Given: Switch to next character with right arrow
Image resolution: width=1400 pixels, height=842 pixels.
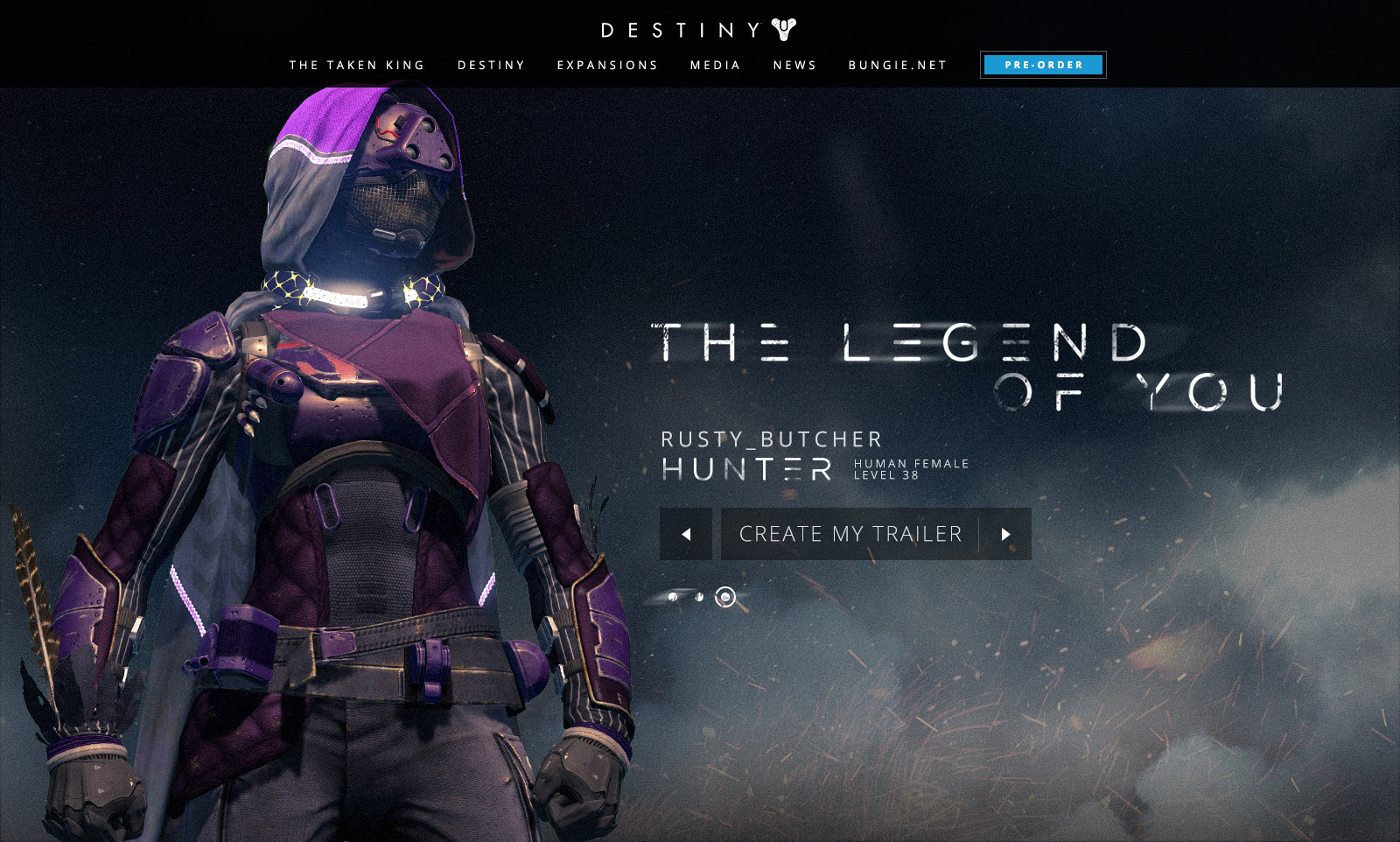Looking at the screenshot, I should (1005, 534).
